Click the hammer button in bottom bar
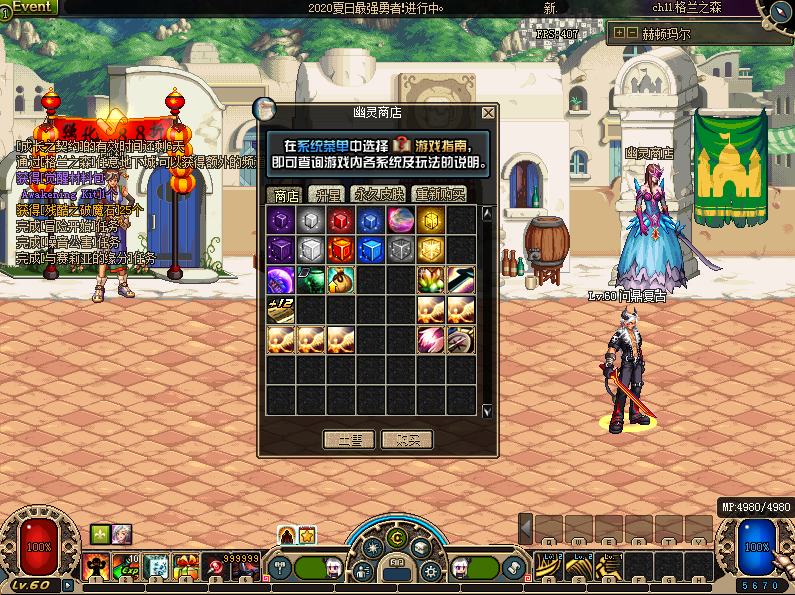Screen dimensions: 795x595 pos(281,567)
